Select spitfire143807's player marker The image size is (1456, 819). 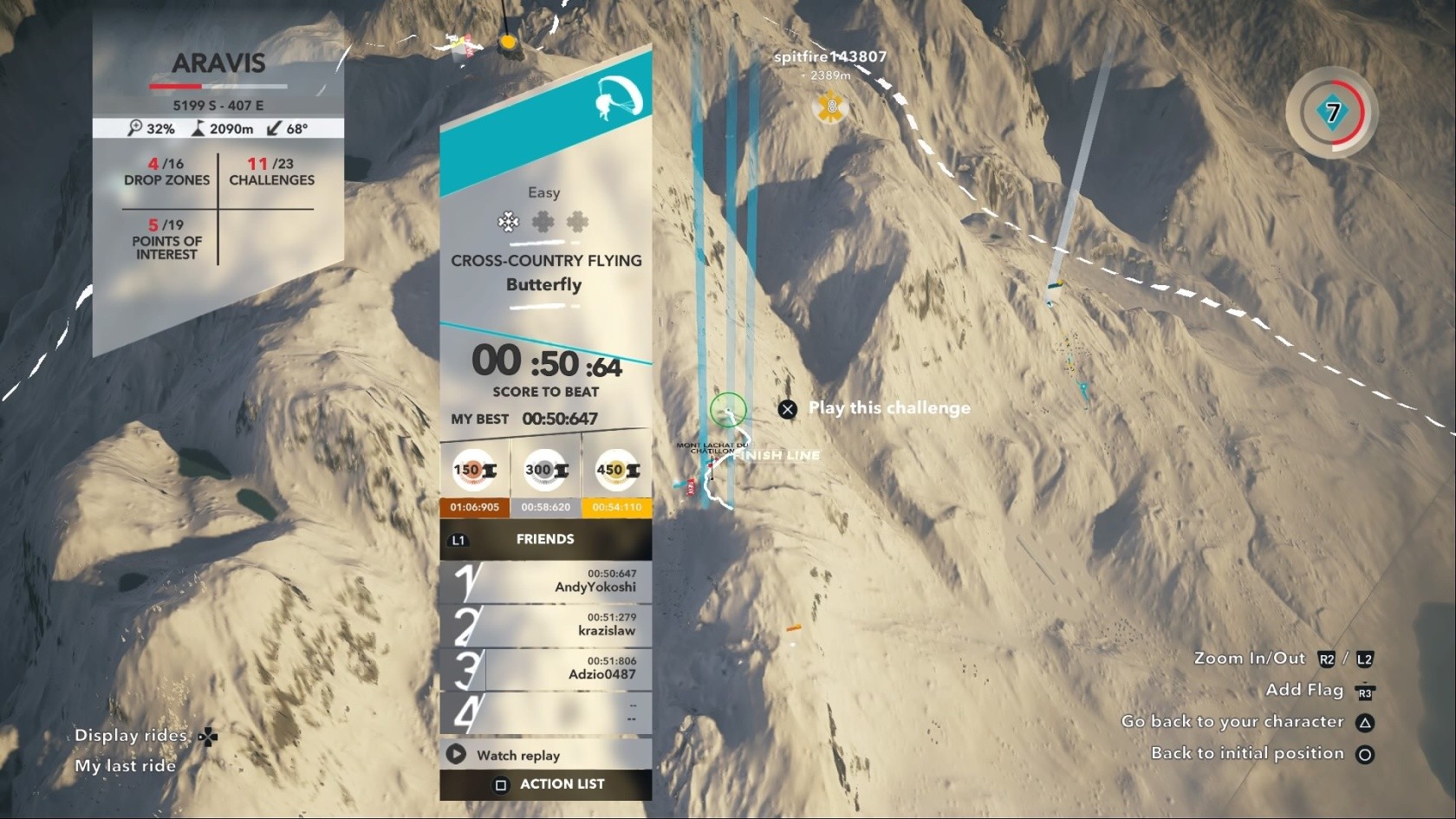click(830, 107)
